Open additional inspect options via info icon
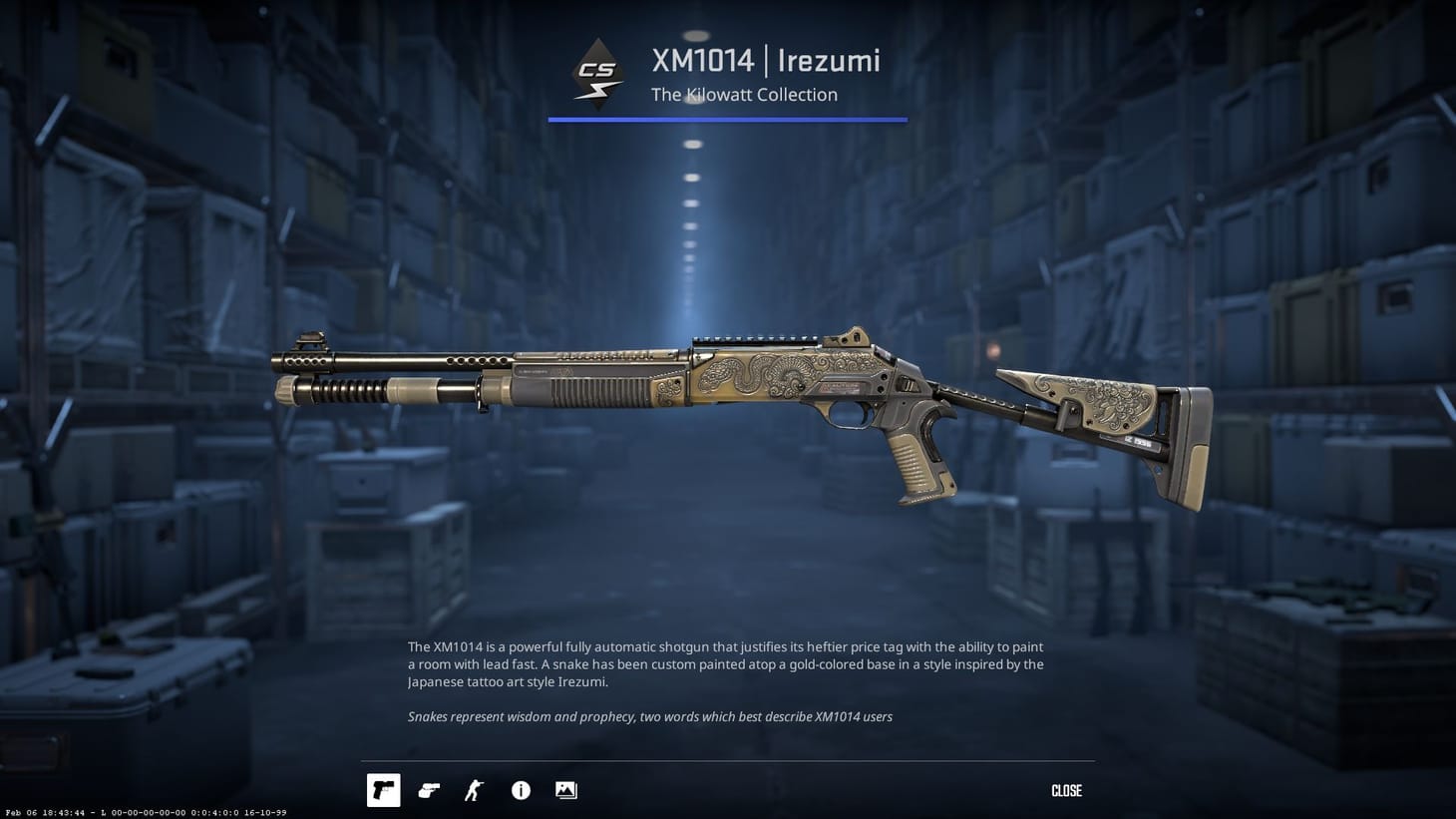Screen dimensions: 1456x819 click(x=520, y=790)
